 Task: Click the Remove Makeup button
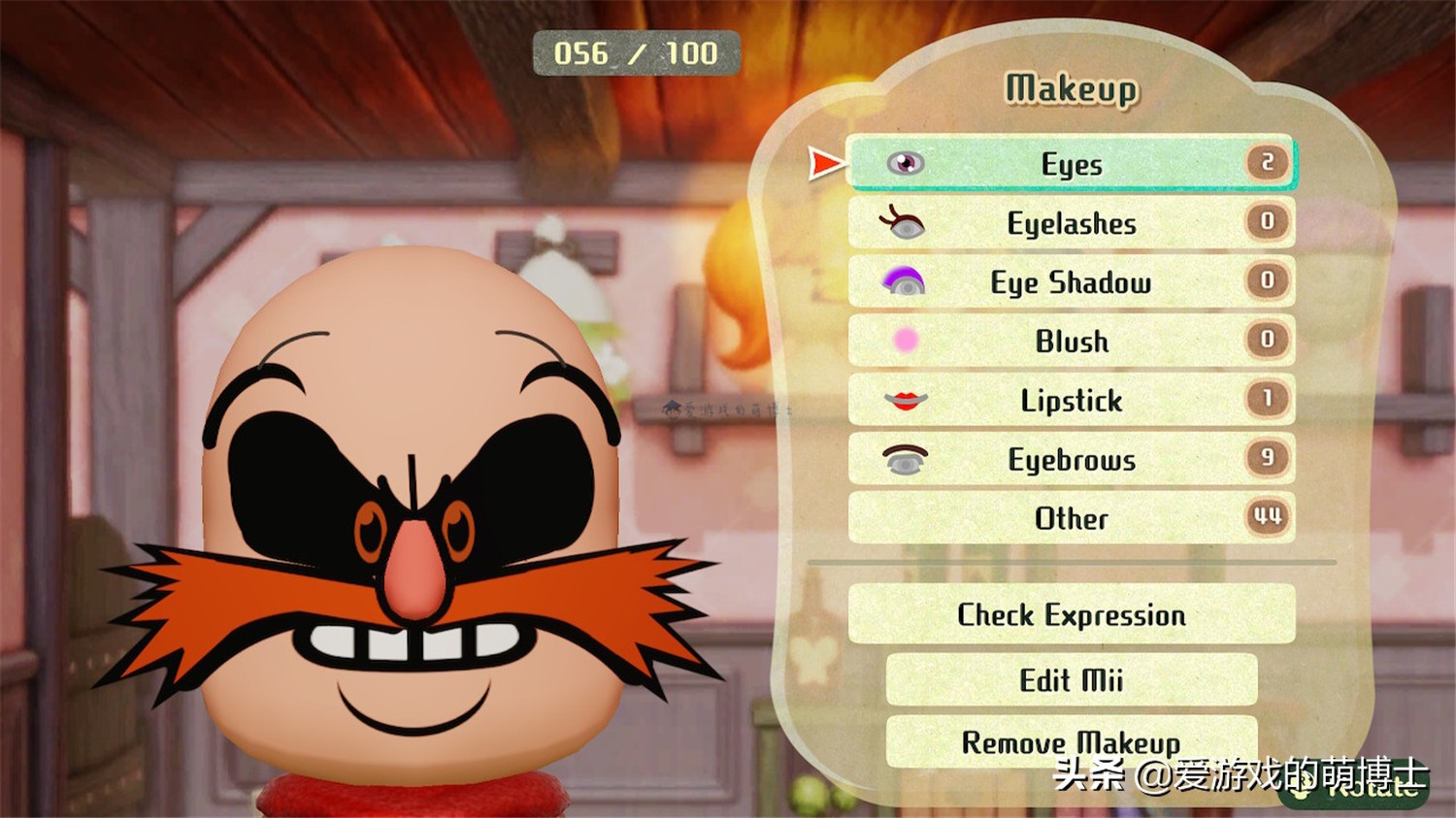coord(1071,742)
